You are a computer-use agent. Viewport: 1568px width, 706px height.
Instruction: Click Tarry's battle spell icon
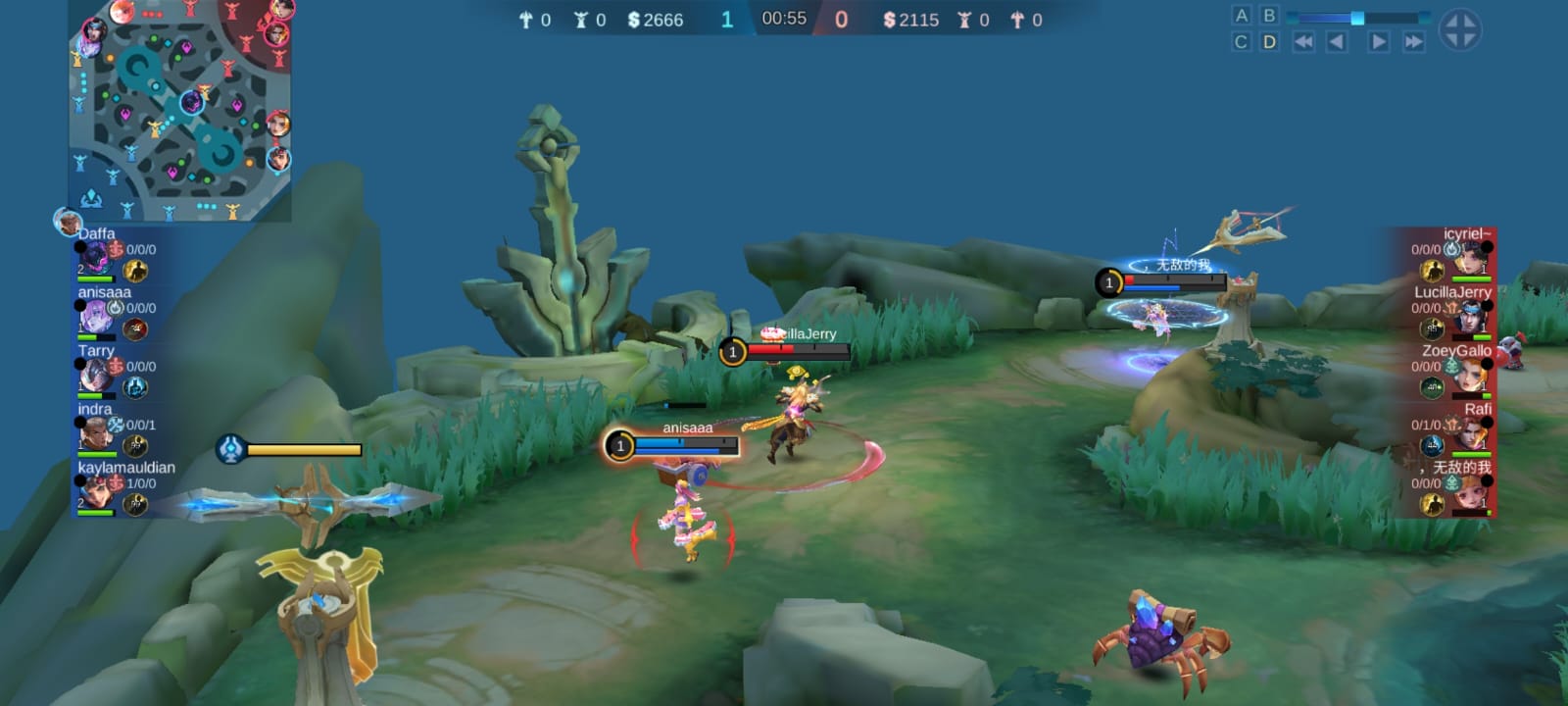coord(137,388)
